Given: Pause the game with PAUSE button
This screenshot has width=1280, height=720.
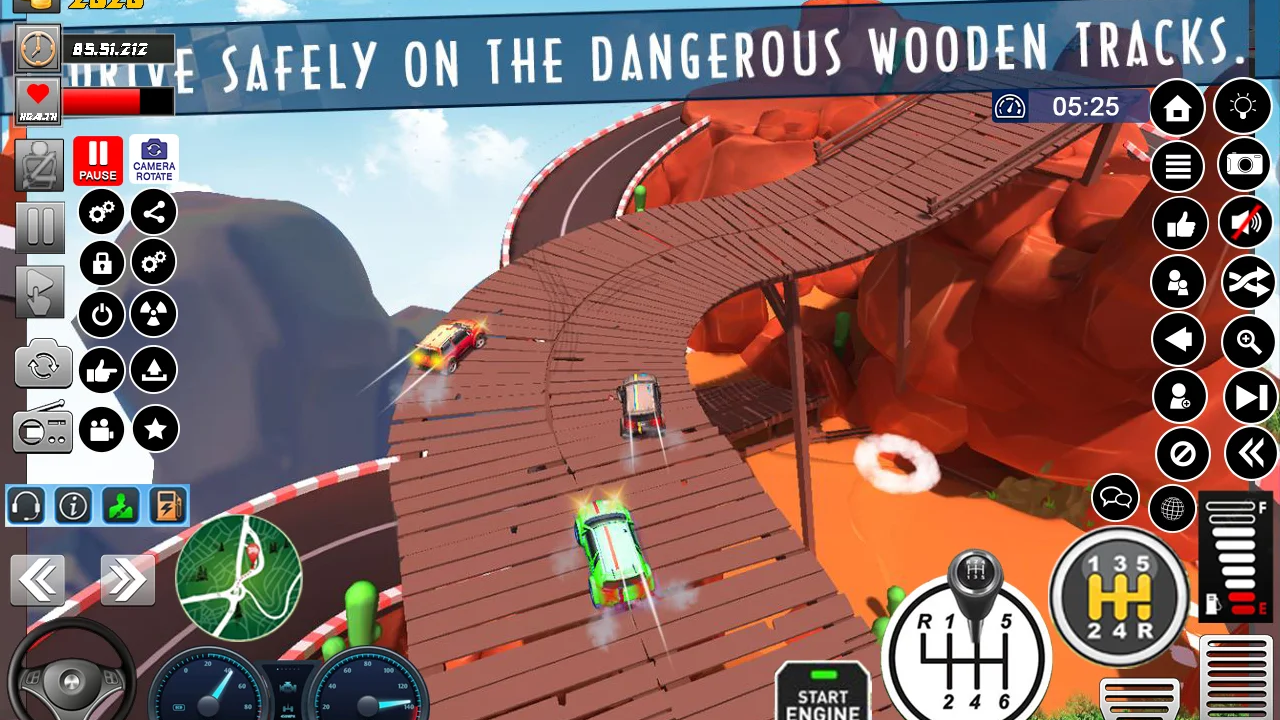Looking at the screenshot, I should tap(97, 159).
